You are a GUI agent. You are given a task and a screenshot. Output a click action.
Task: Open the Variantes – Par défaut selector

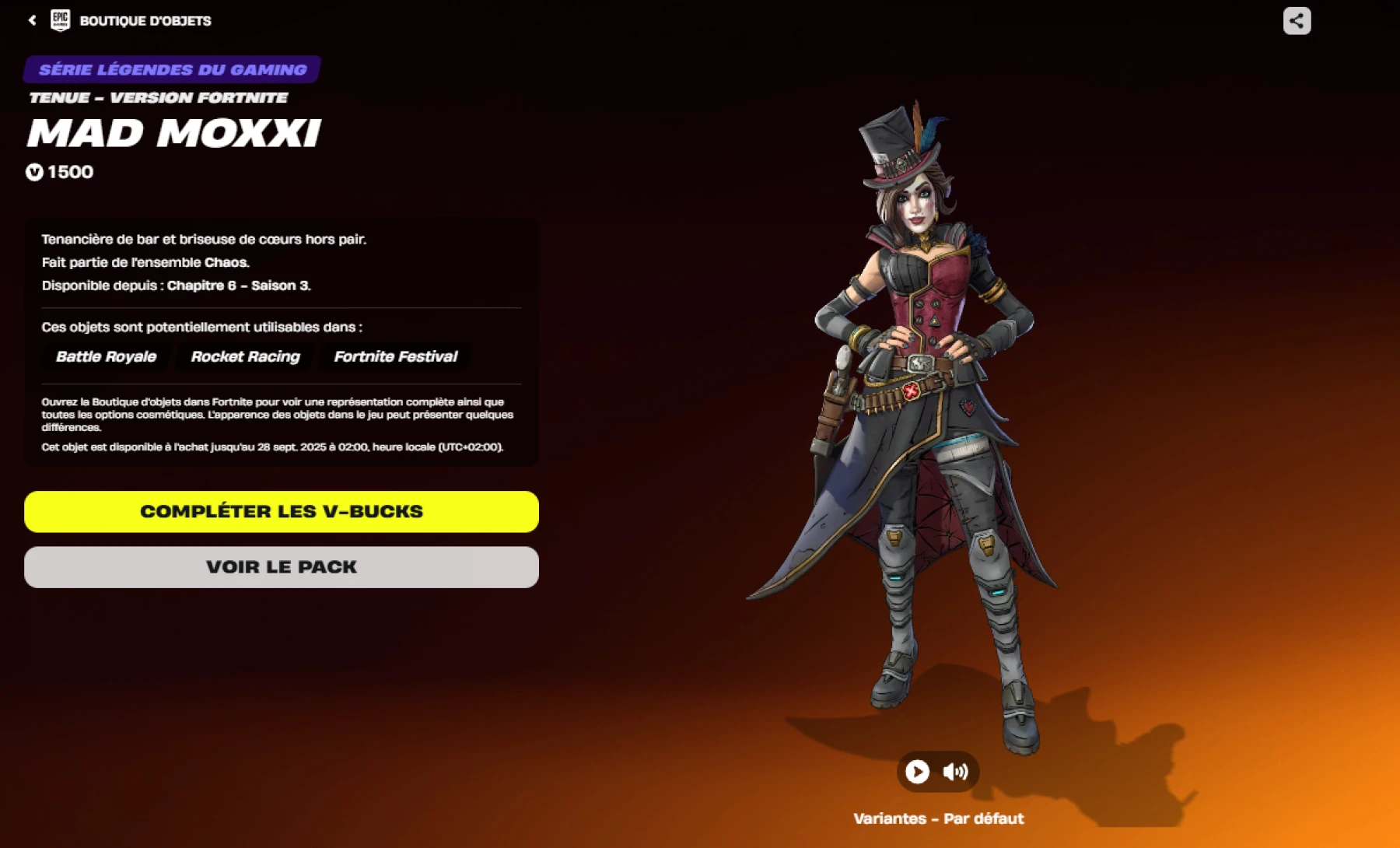pyautogui.click(x=939, y=818)
